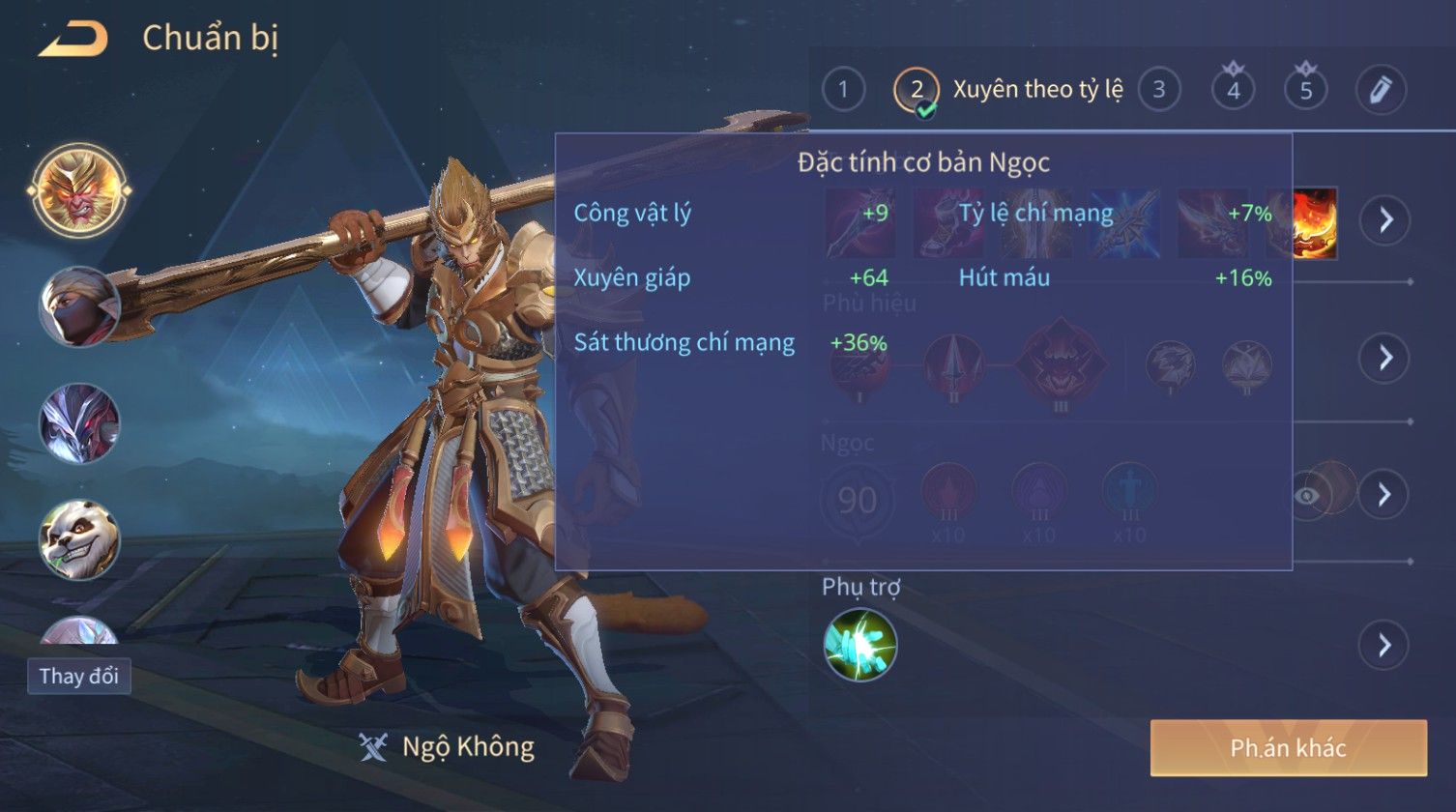Image resolution: width=1456 pixels, height=812 pixels.
Task: Choose the masked ninja hero portrait
Action: click(79, 307)
